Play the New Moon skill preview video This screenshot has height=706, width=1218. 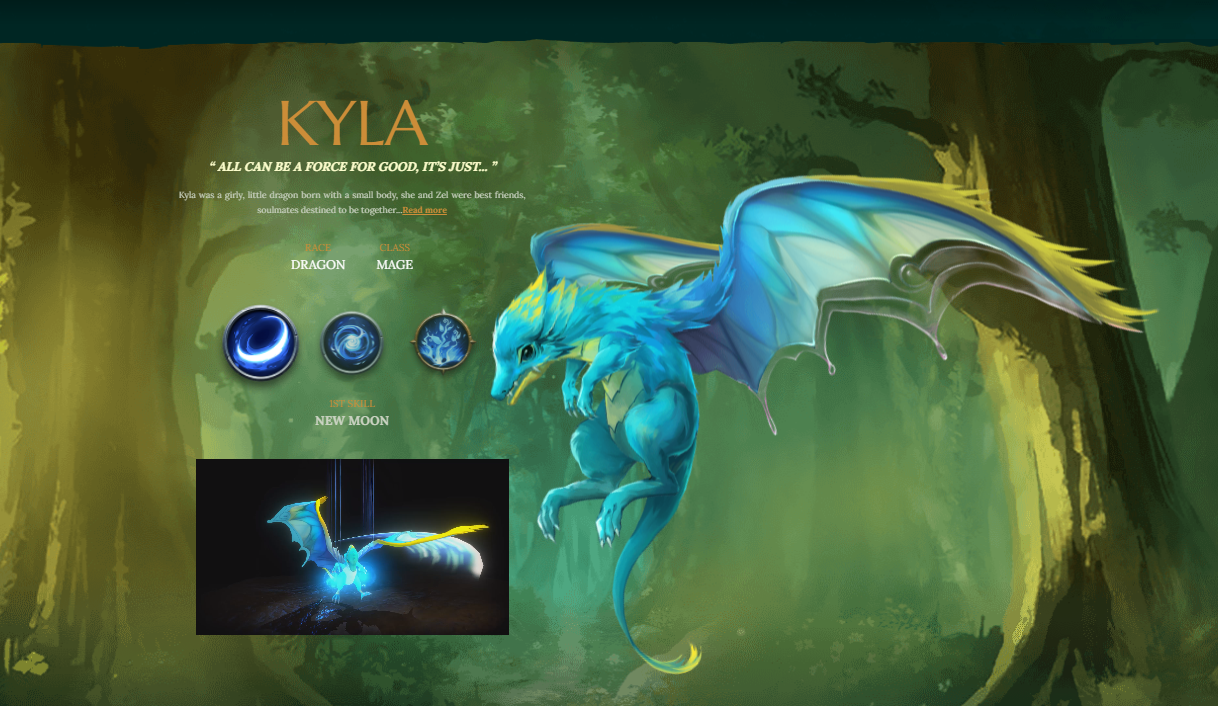[352, 547]
